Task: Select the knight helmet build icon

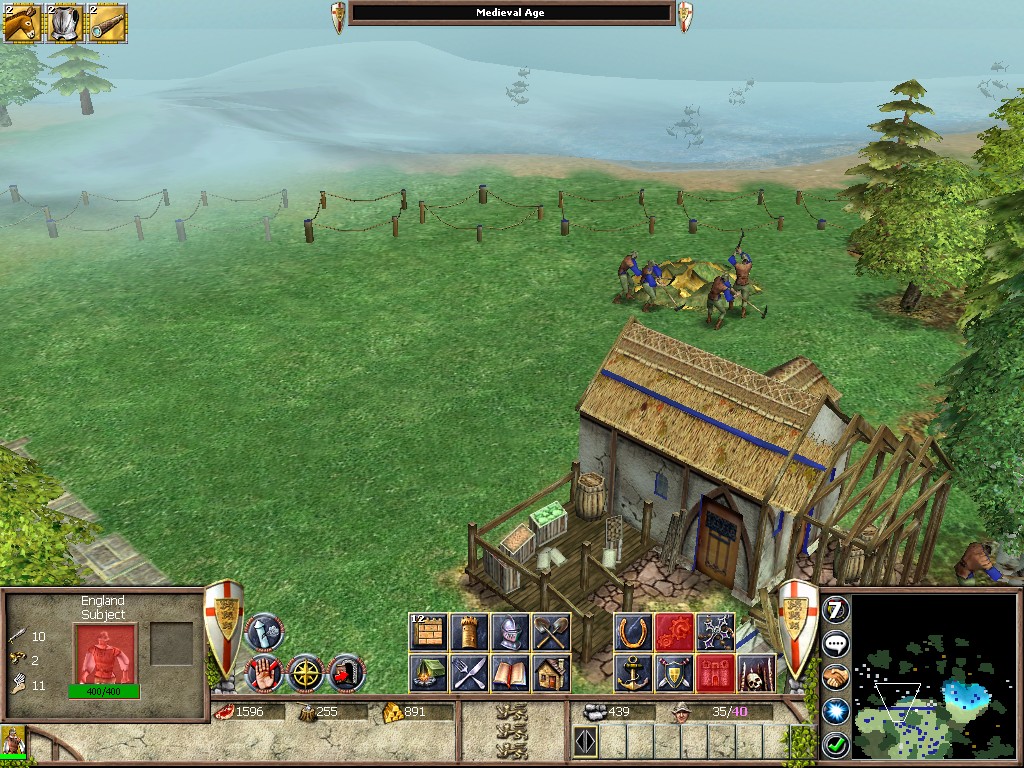Action: [510, 632]
